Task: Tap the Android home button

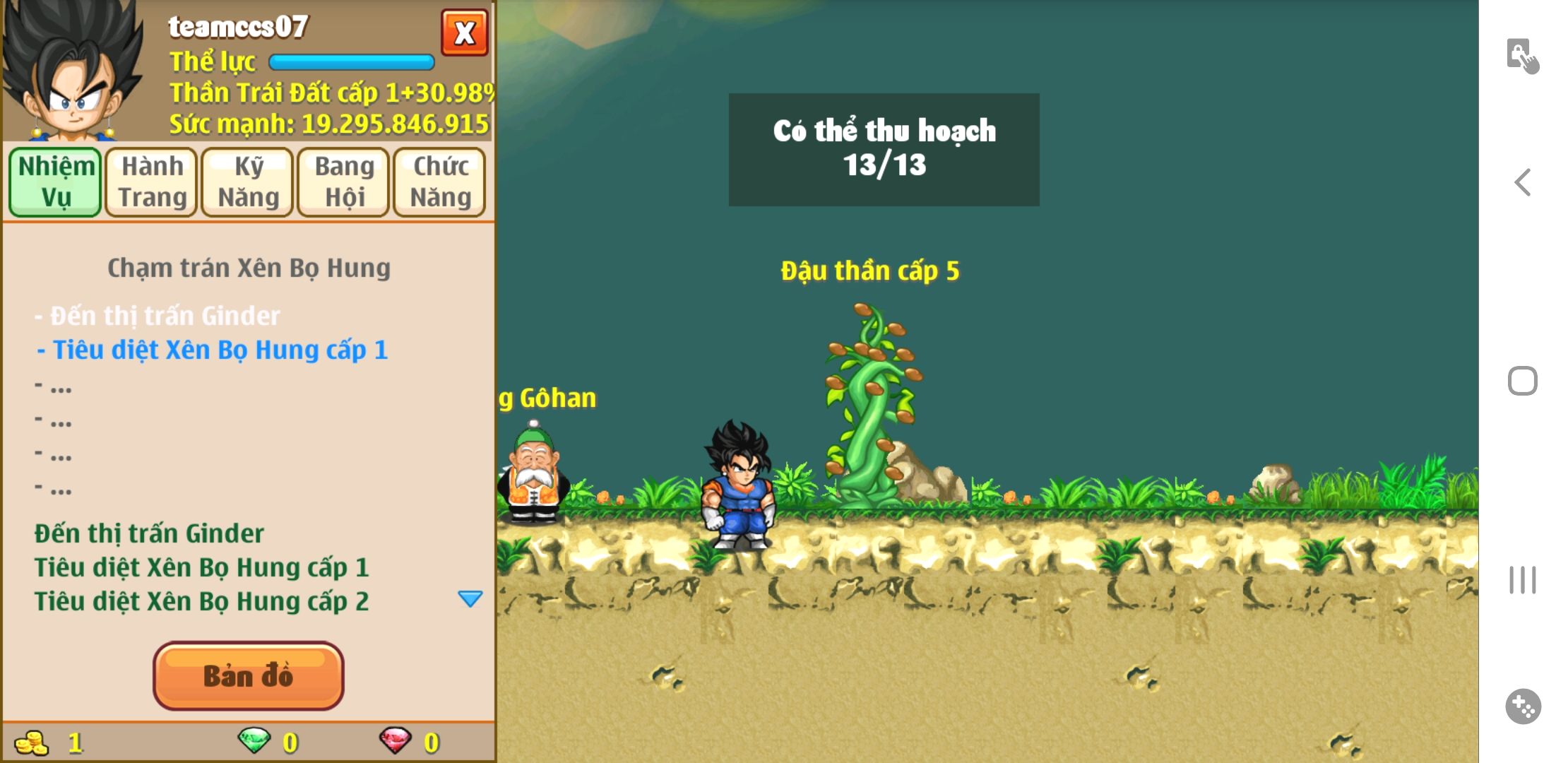Action: pos(1523,381)
